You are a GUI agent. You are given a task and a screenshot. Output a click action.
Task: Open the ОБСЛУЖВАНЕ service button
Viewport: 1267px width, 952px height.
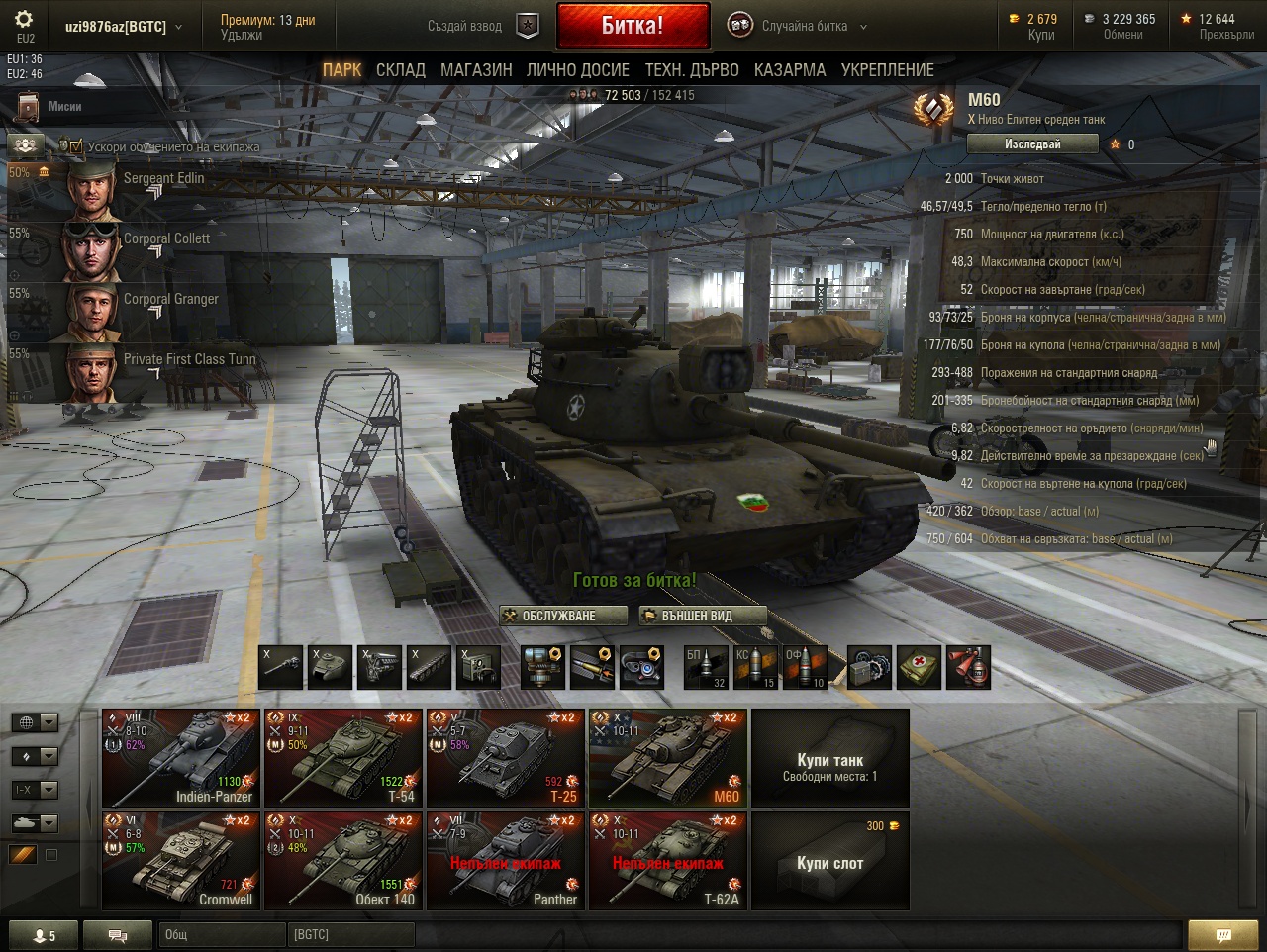click(562, 616)
